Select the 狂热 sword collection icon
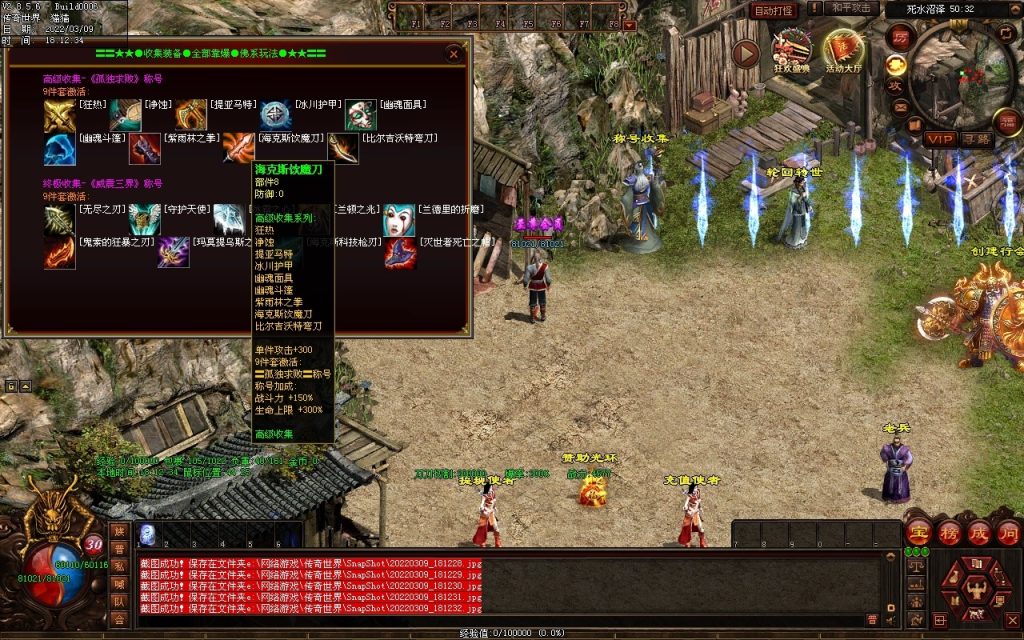This screenshot has width=1024, height=640. coord(59,115)
